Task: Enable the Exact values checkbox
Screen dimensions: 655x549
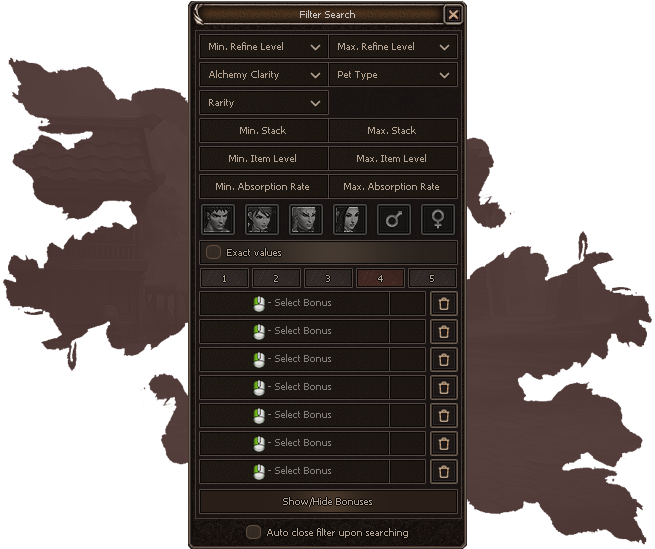Action: (214, 253)
